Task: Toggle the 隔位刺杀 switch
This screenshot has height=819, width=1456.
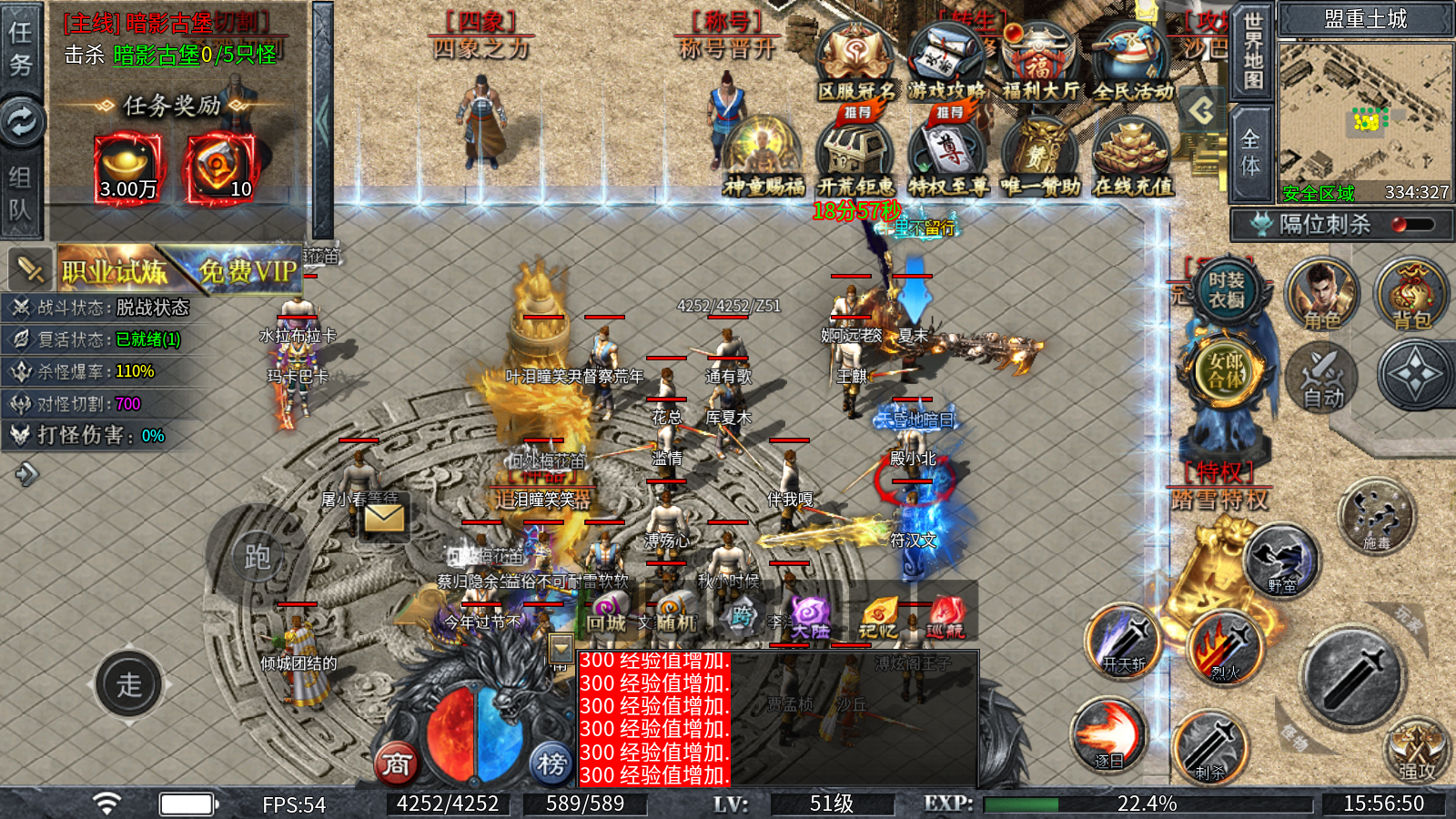Action: point(1413,225)
